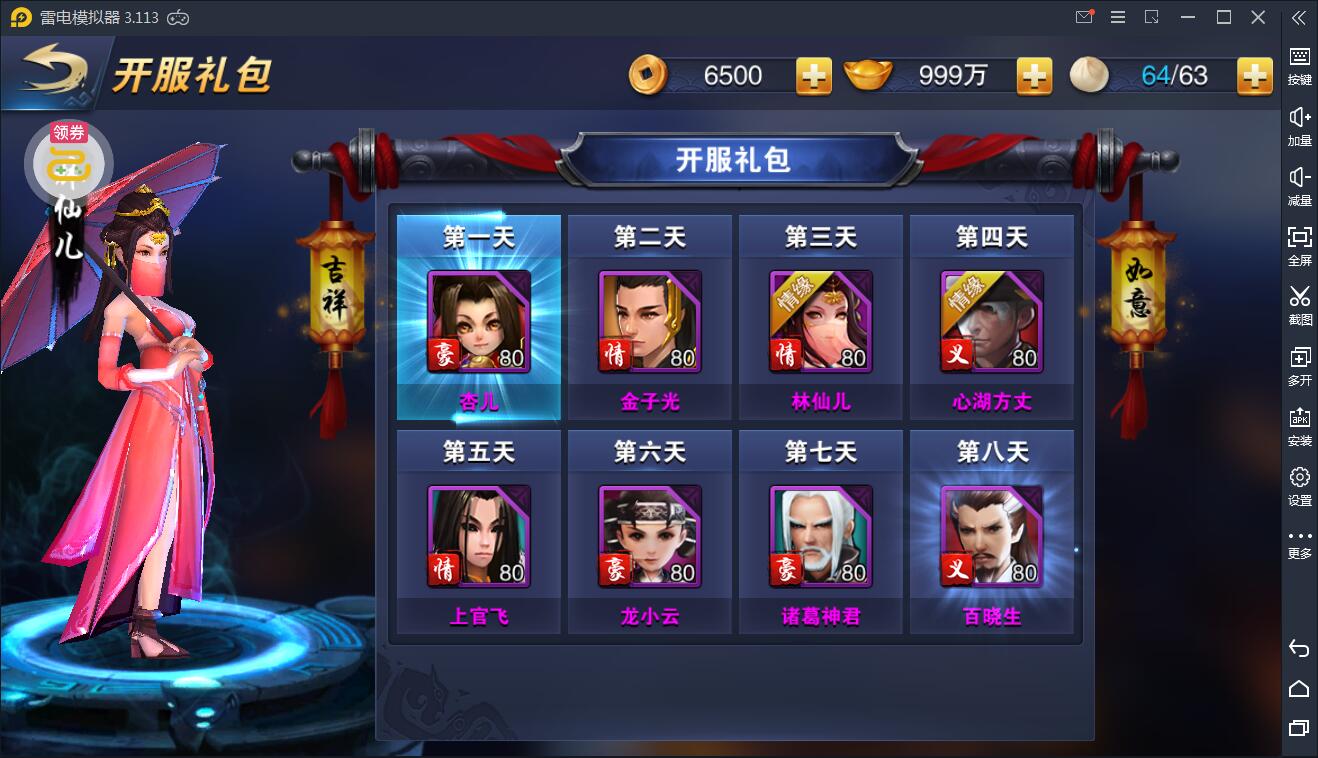Open the hamburger menu in the title bar
The image size is (1318, 758).
point(1117,17)
